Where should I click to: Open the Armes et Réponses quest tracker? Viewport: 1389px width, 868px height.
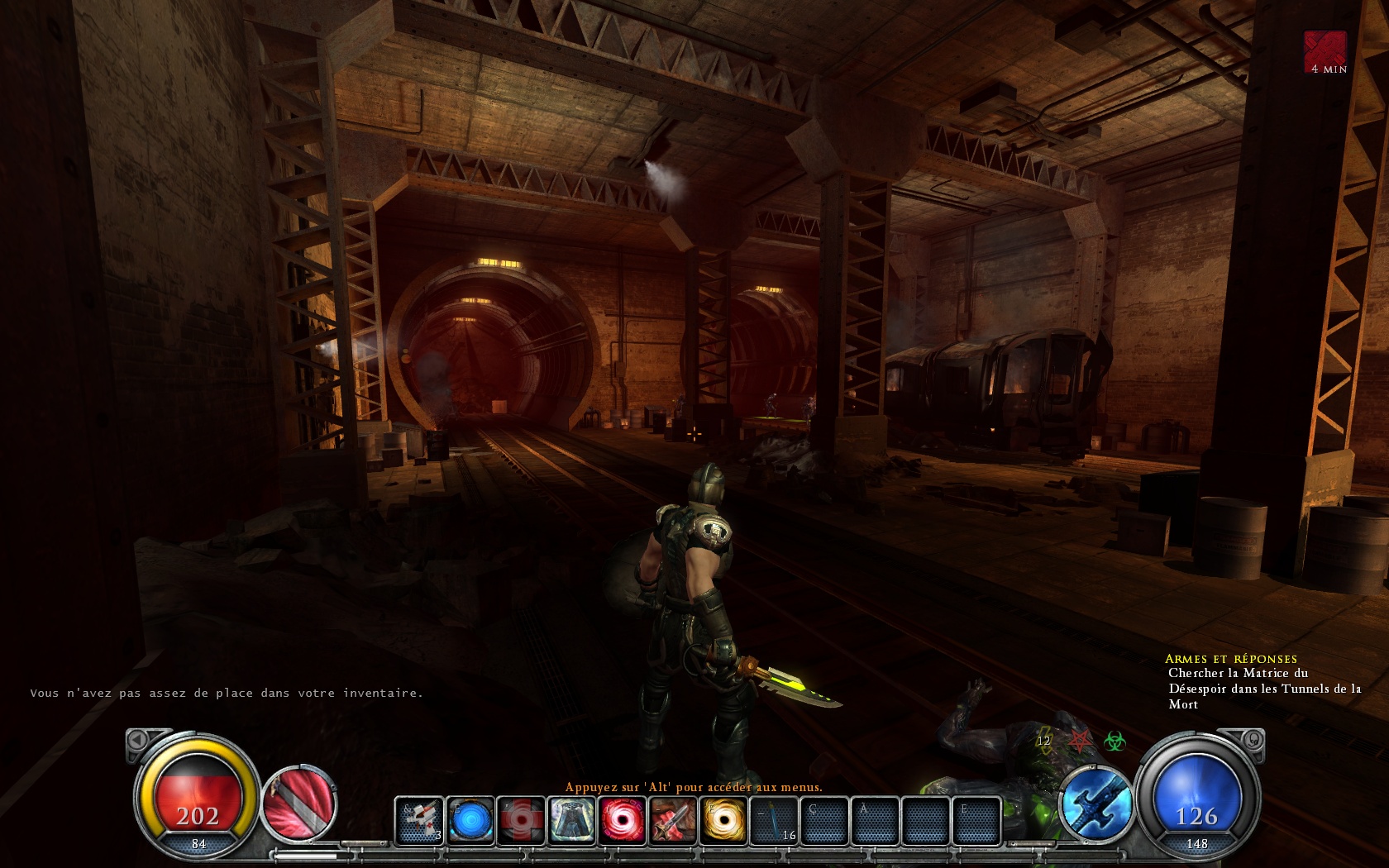point(1230,659)
